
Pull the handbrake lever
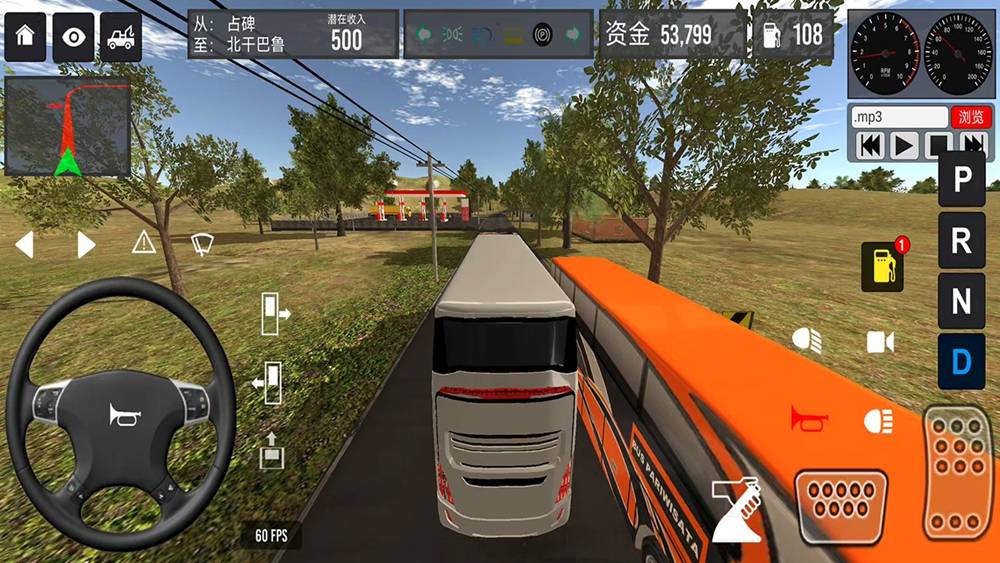pyautogui.click(x=738, y=509)
